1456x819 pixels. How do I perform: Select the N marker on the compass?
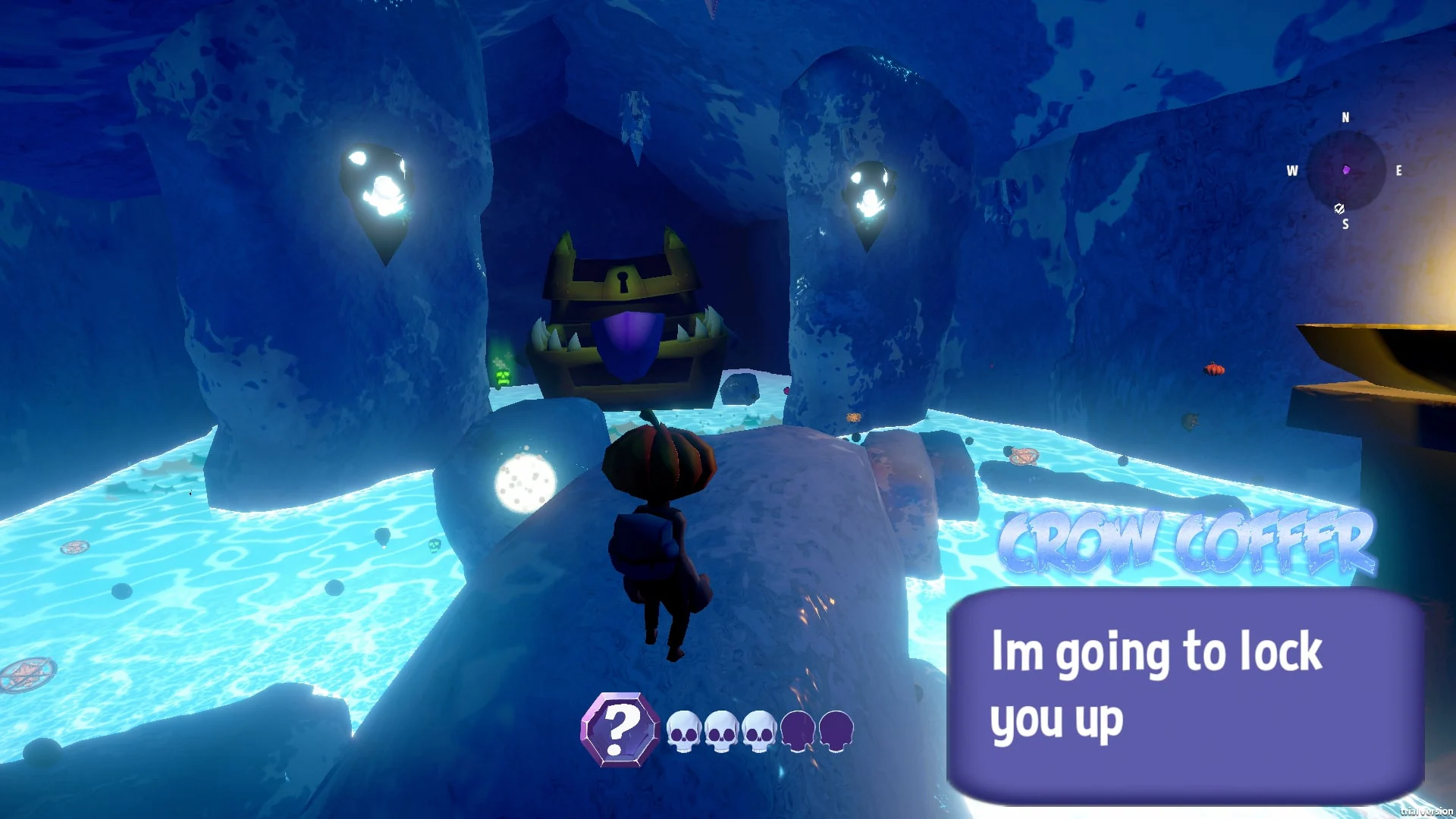point(1345,118)
